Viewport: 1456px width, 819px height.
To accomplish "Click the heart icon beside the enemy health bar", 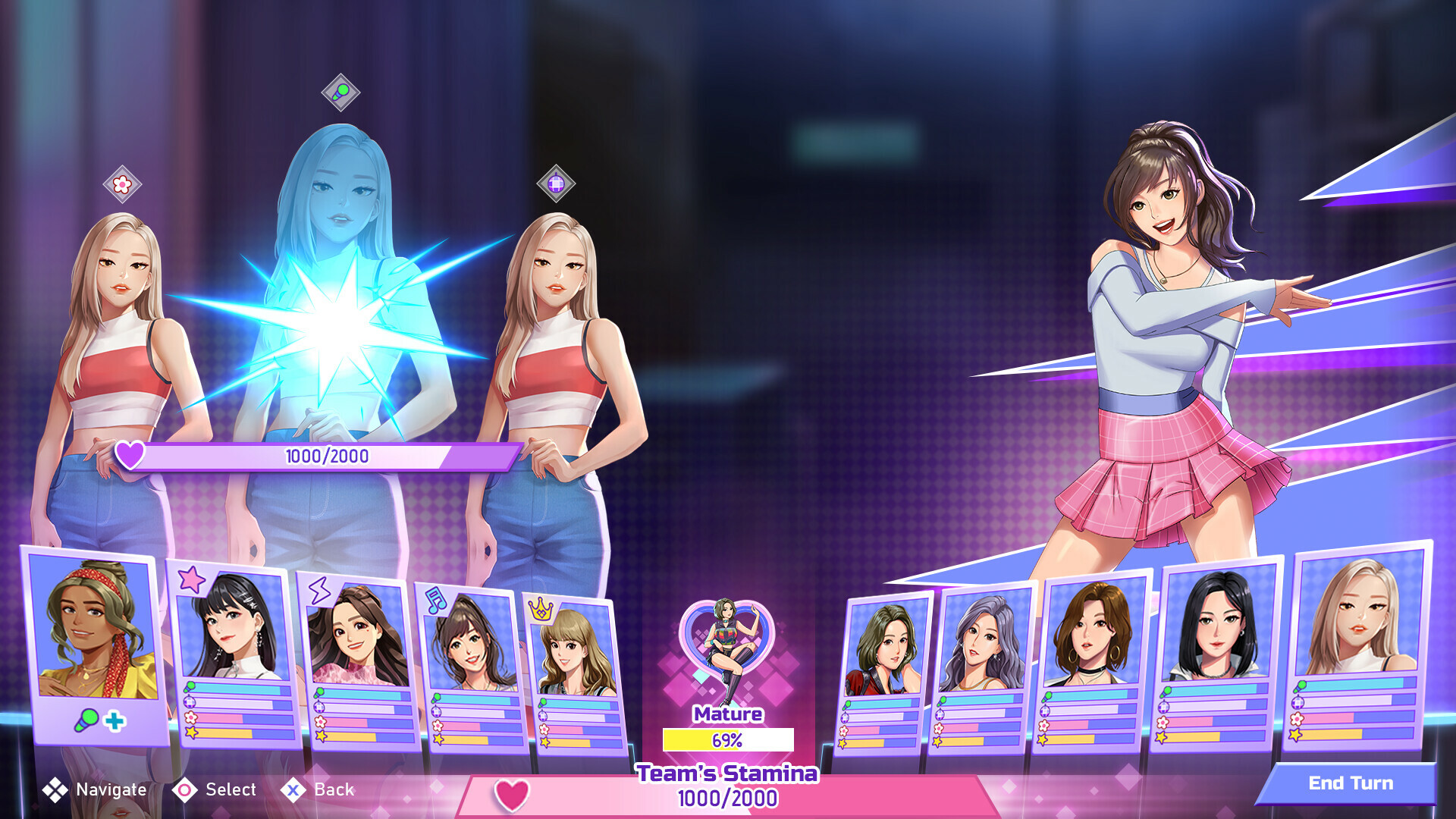I will [x=130, y=456].
